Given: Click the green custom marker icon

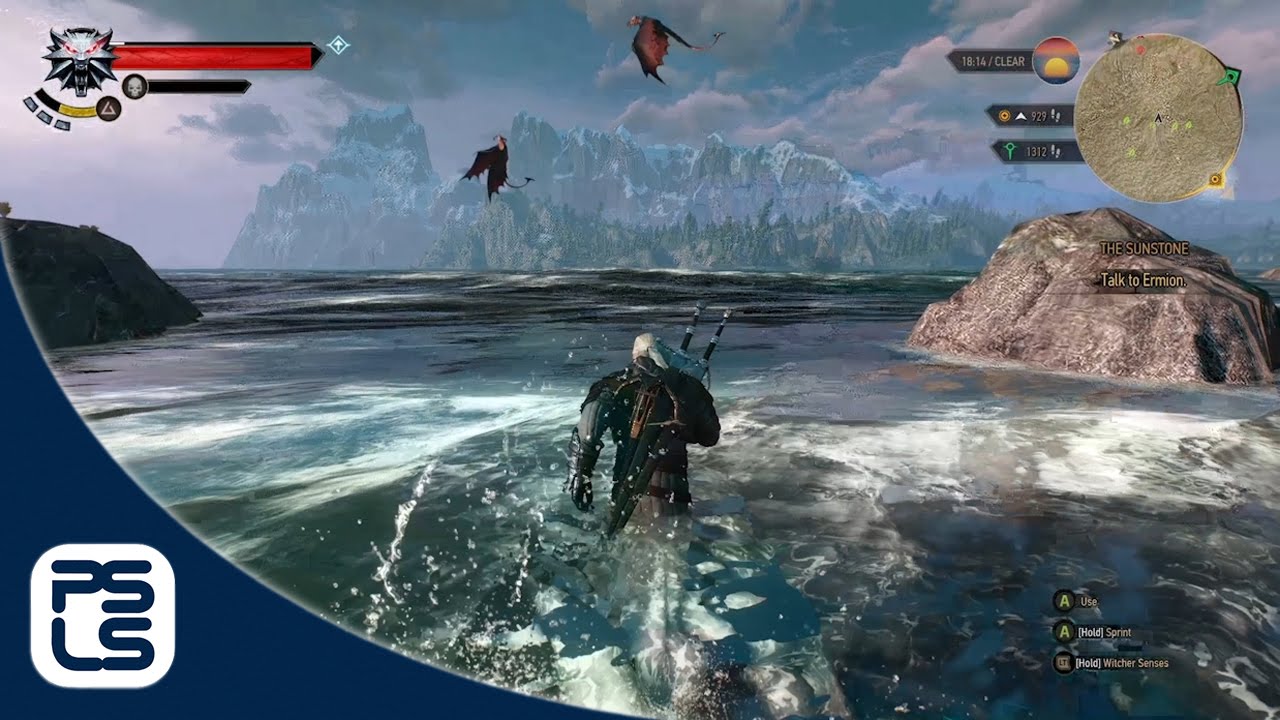Looking at the screenshot, I should 1011,150.
